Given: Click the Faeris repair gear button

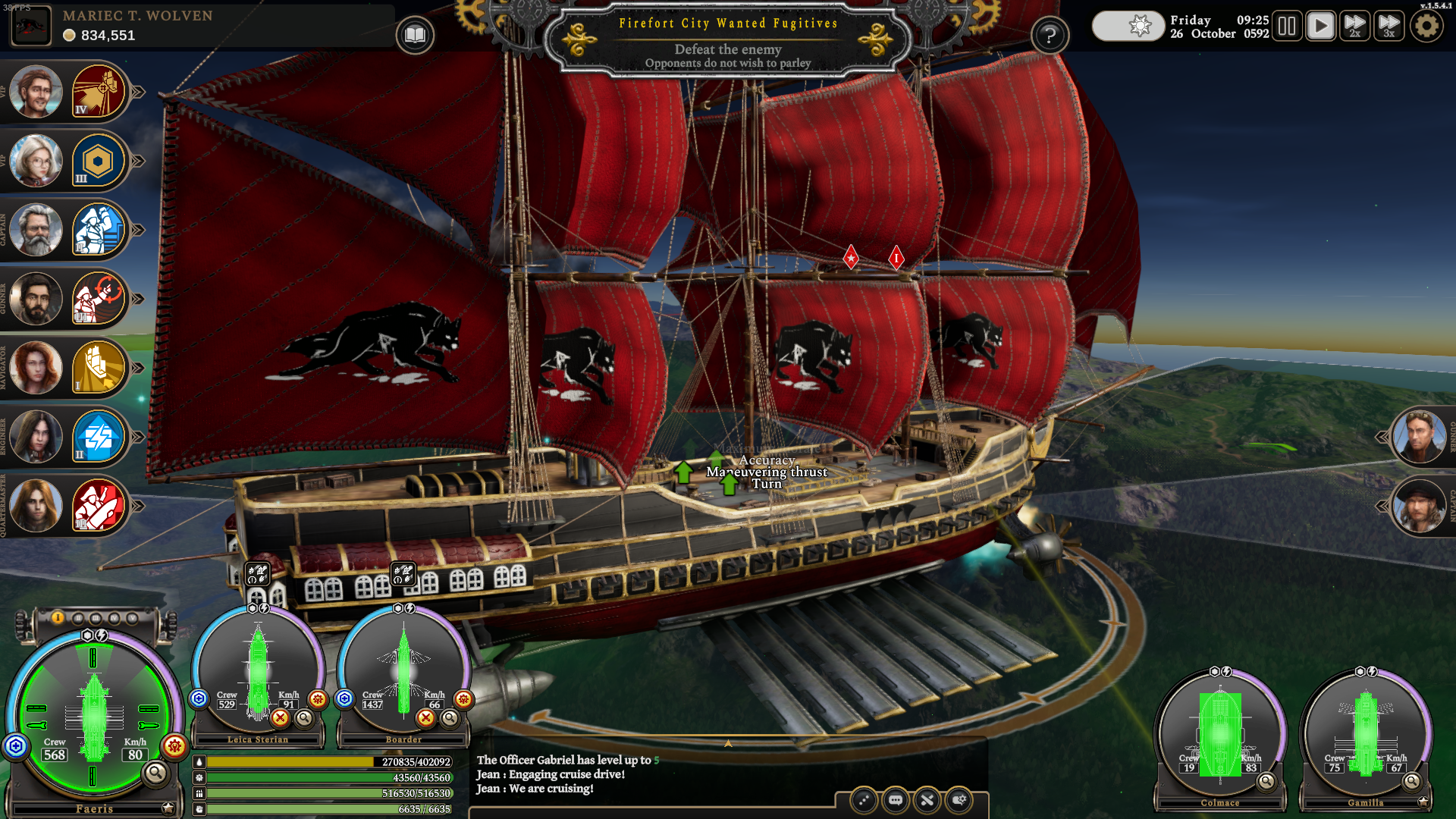Looking at the screenshot, I should pos(174,746).
